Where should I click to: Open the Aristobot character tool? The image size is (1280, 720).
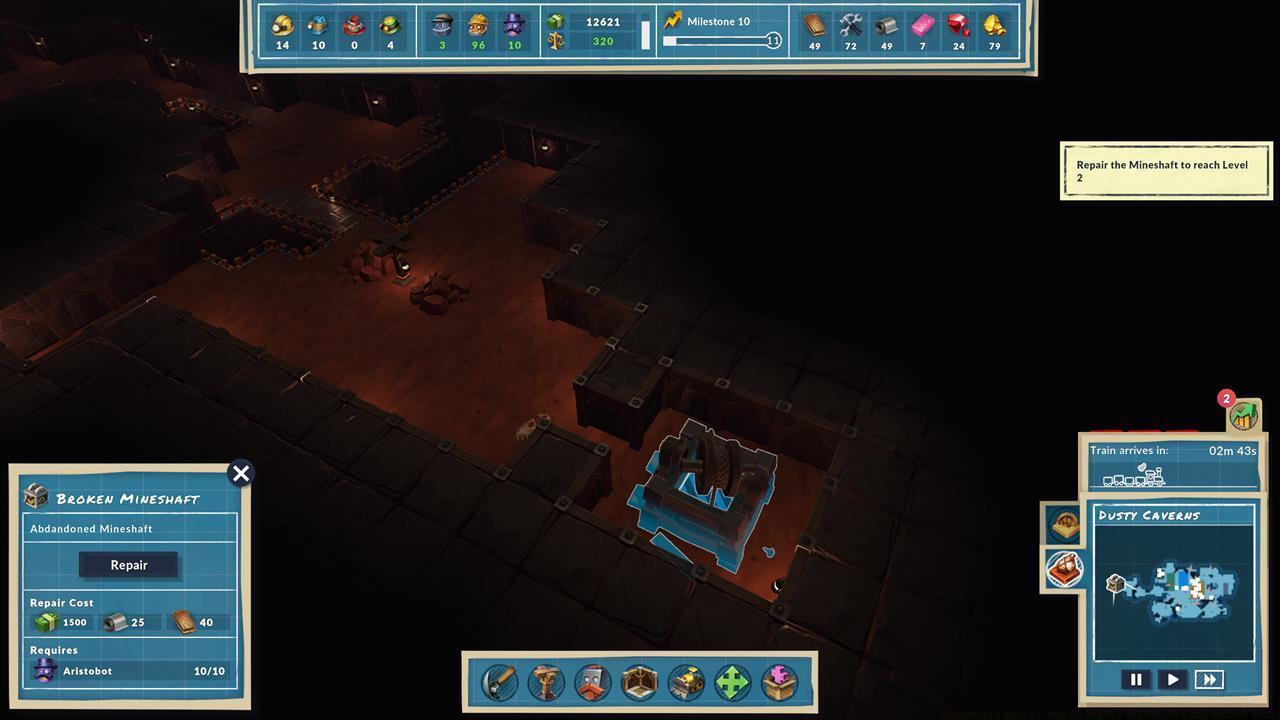591,683
